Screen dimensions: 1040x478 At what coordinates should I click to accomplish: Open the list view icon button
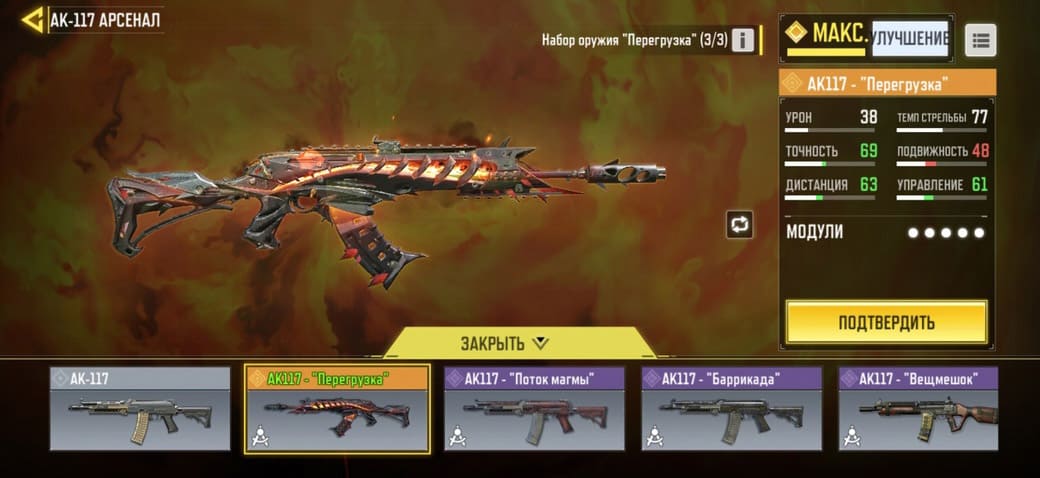[980, 40]
